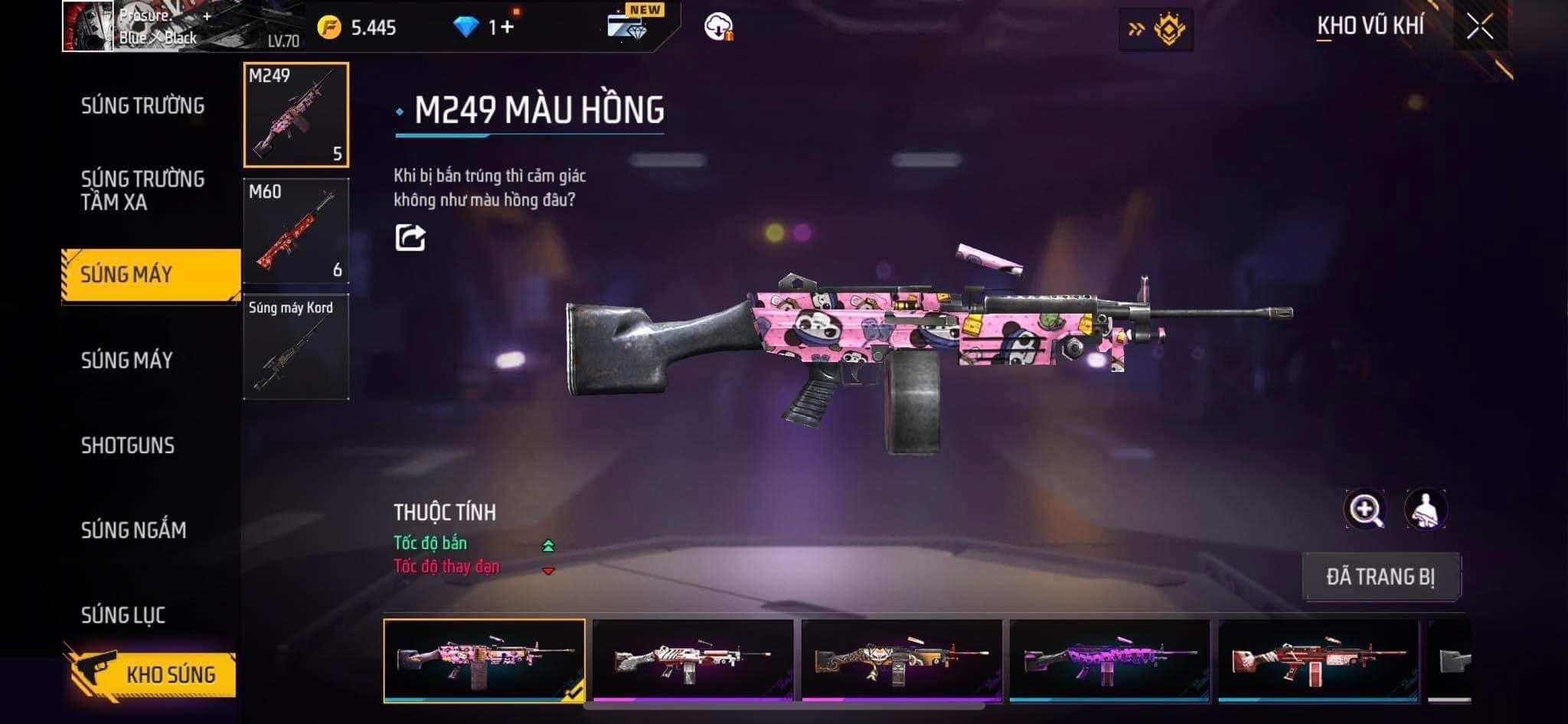1568x724 pixels.
Task: Pick the purple M249 skin thumbnail
Action: point(1109,660)
